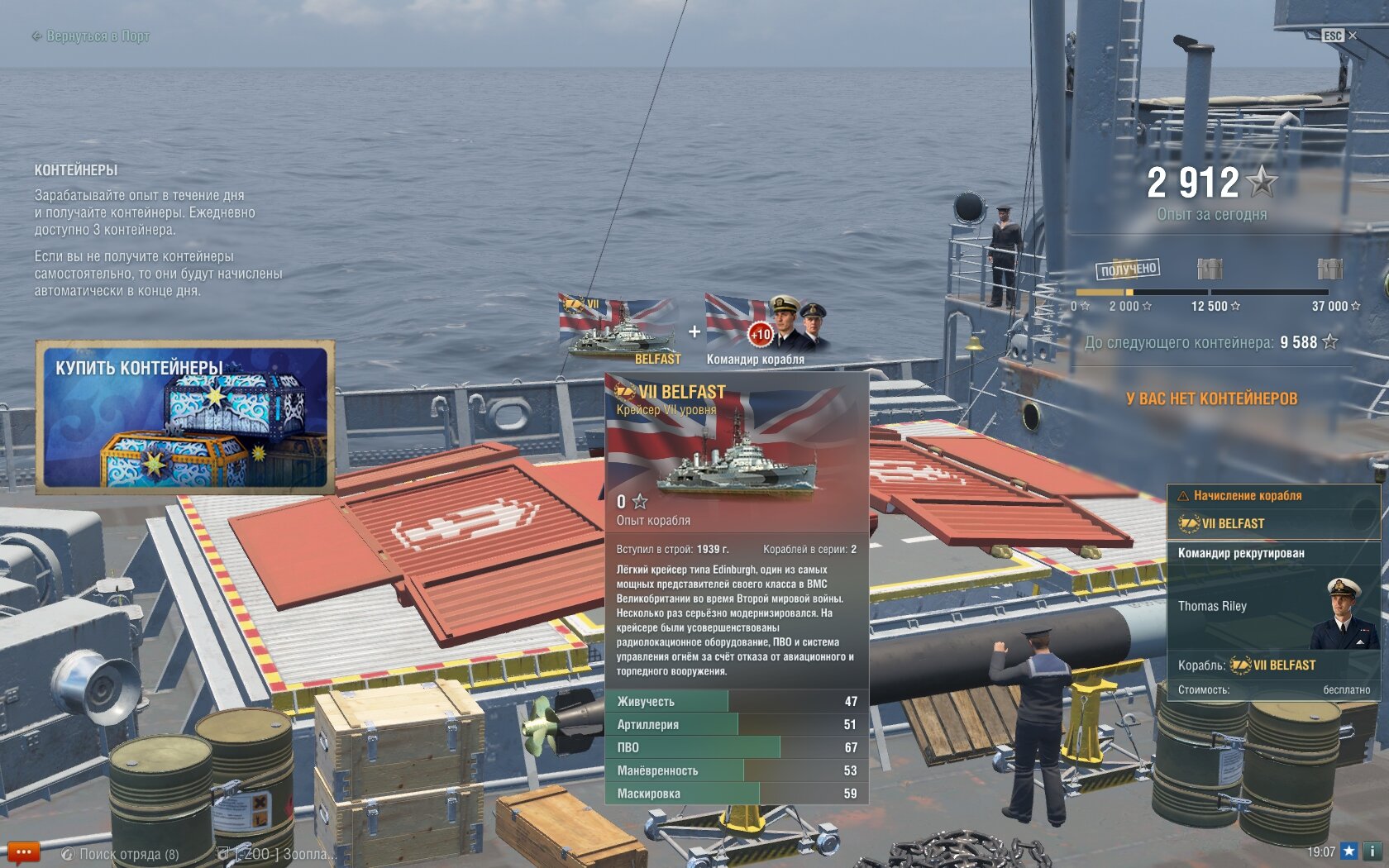The height and width of the screenshot is (868, 1389).
Task: Click the blue star icon by clock
Action: (x=1349, y=851)
